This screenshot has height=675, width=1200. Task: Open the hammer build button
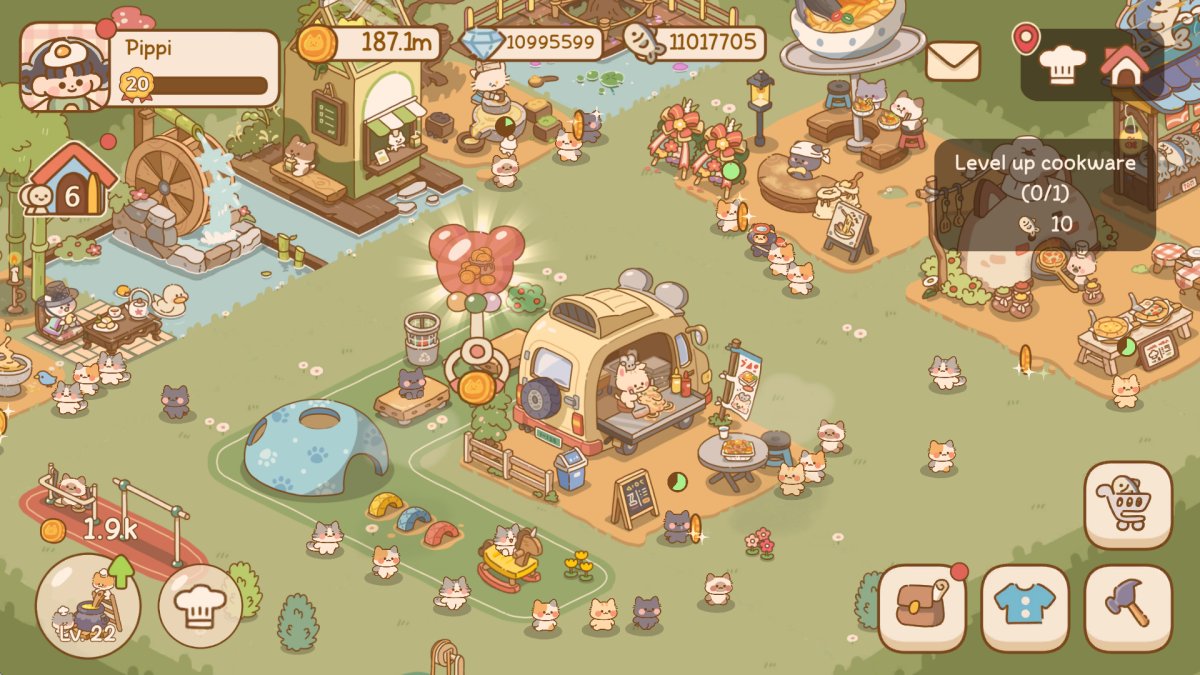1127,608
